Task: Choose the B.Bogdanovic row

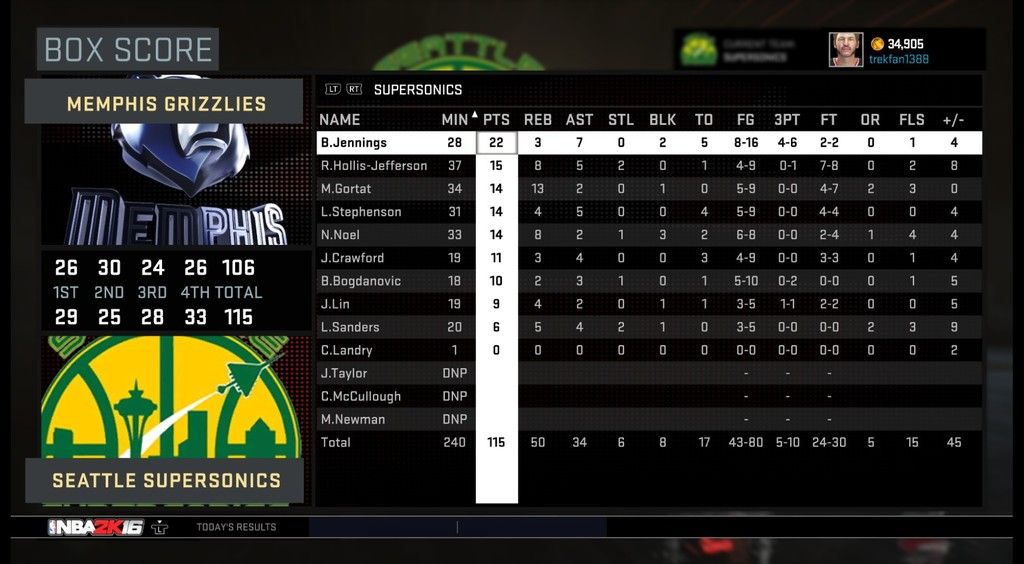Action: (x=360, y=281)
